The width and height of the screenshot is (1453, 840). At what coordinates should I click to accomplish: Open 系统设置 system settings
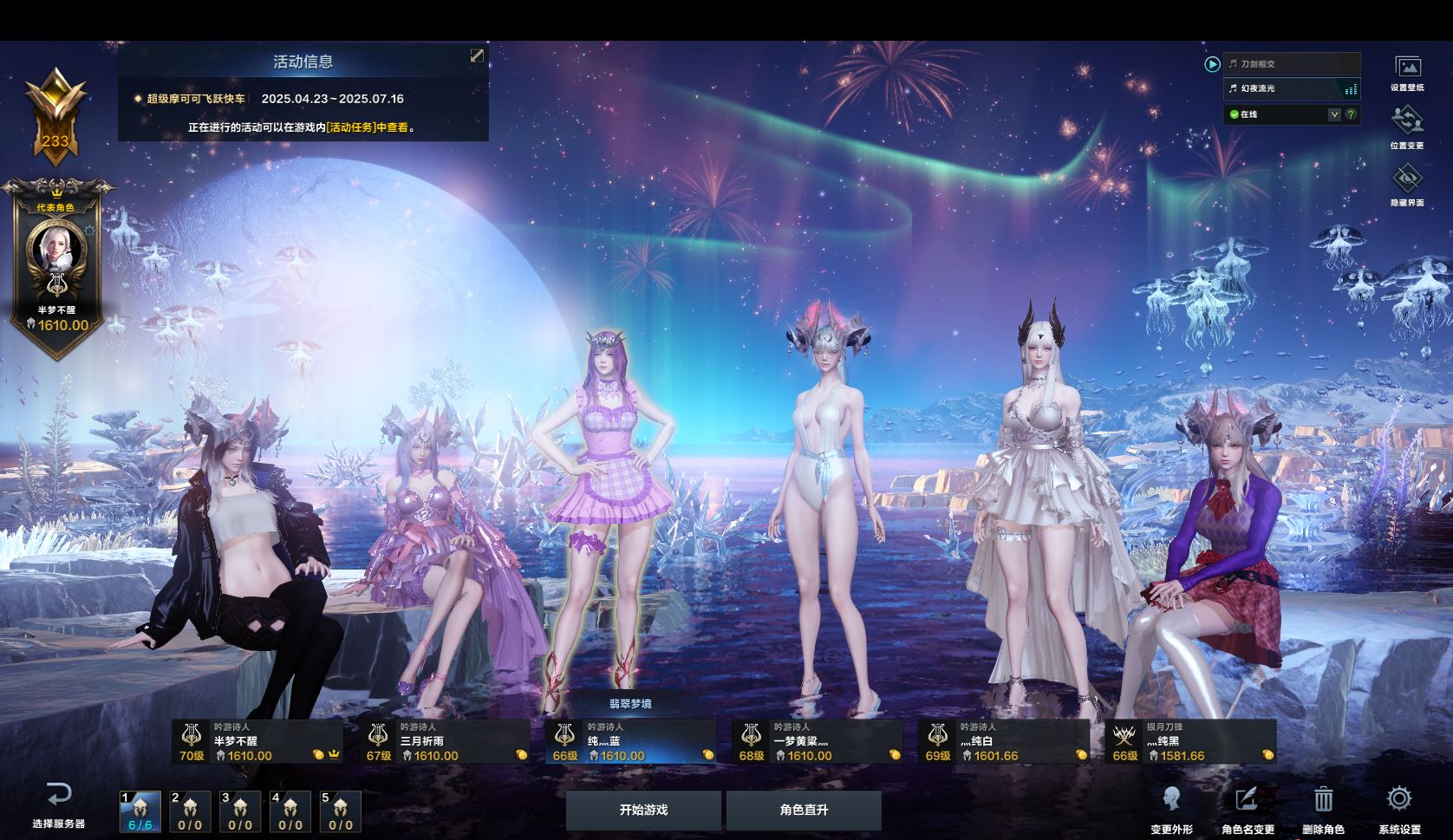pyautogui.click(x=1399, y=809)
